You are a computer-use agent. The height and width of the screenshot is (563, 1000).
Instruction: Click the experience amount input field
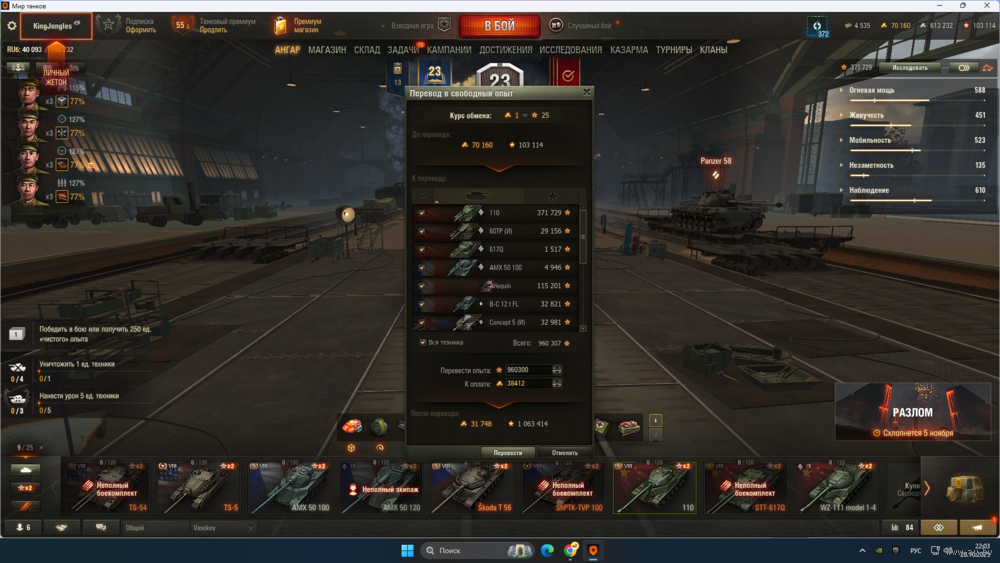tap(525, 370)
